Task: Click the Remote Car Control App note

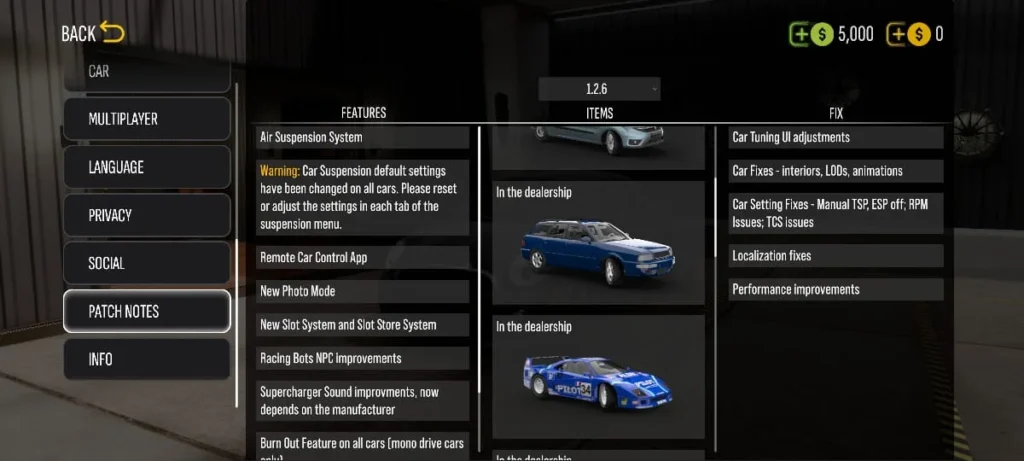Action: point(363,258)
